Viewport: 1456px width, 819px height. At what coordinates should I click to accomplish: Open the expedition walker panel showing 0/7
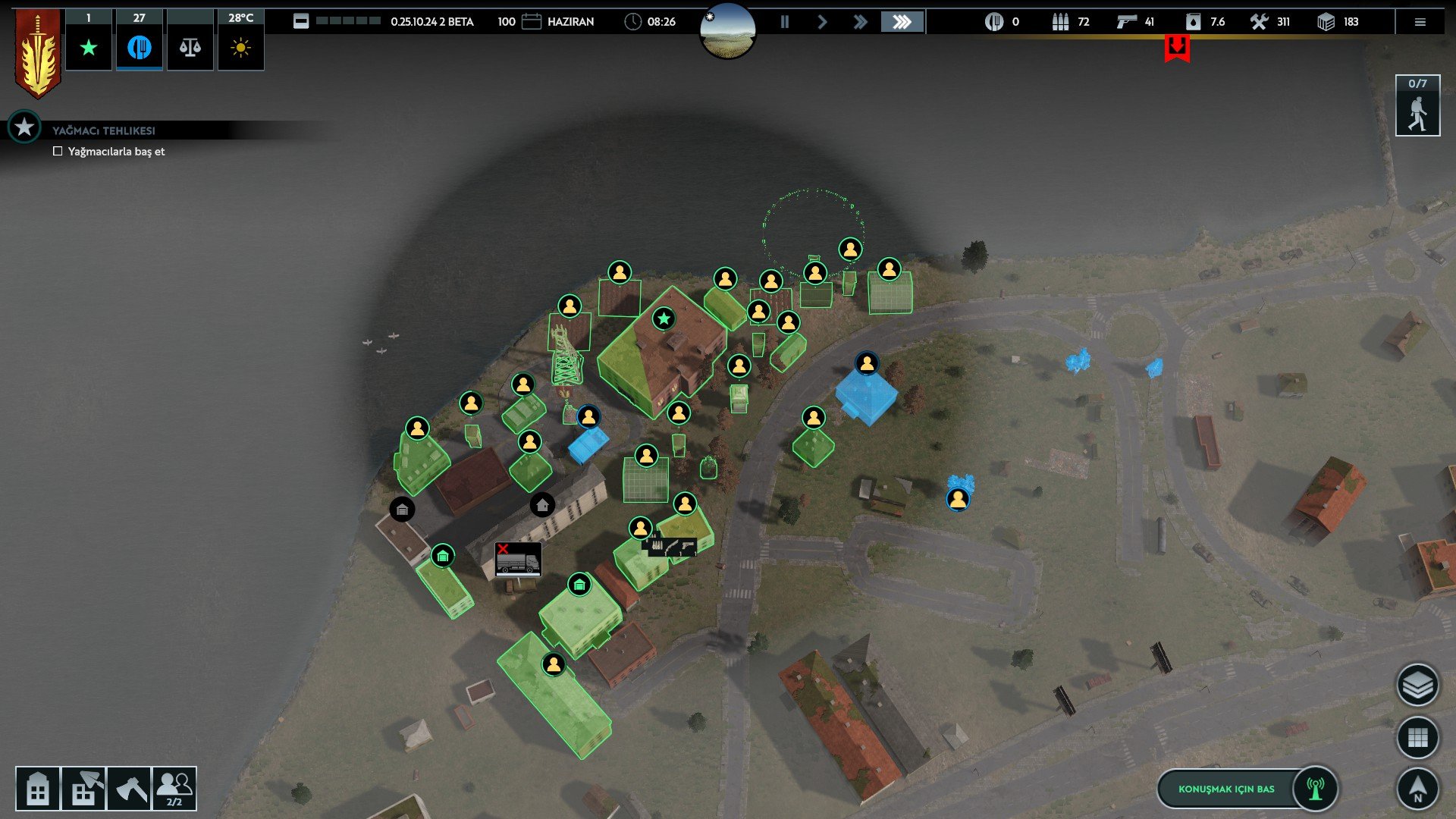1417,106
